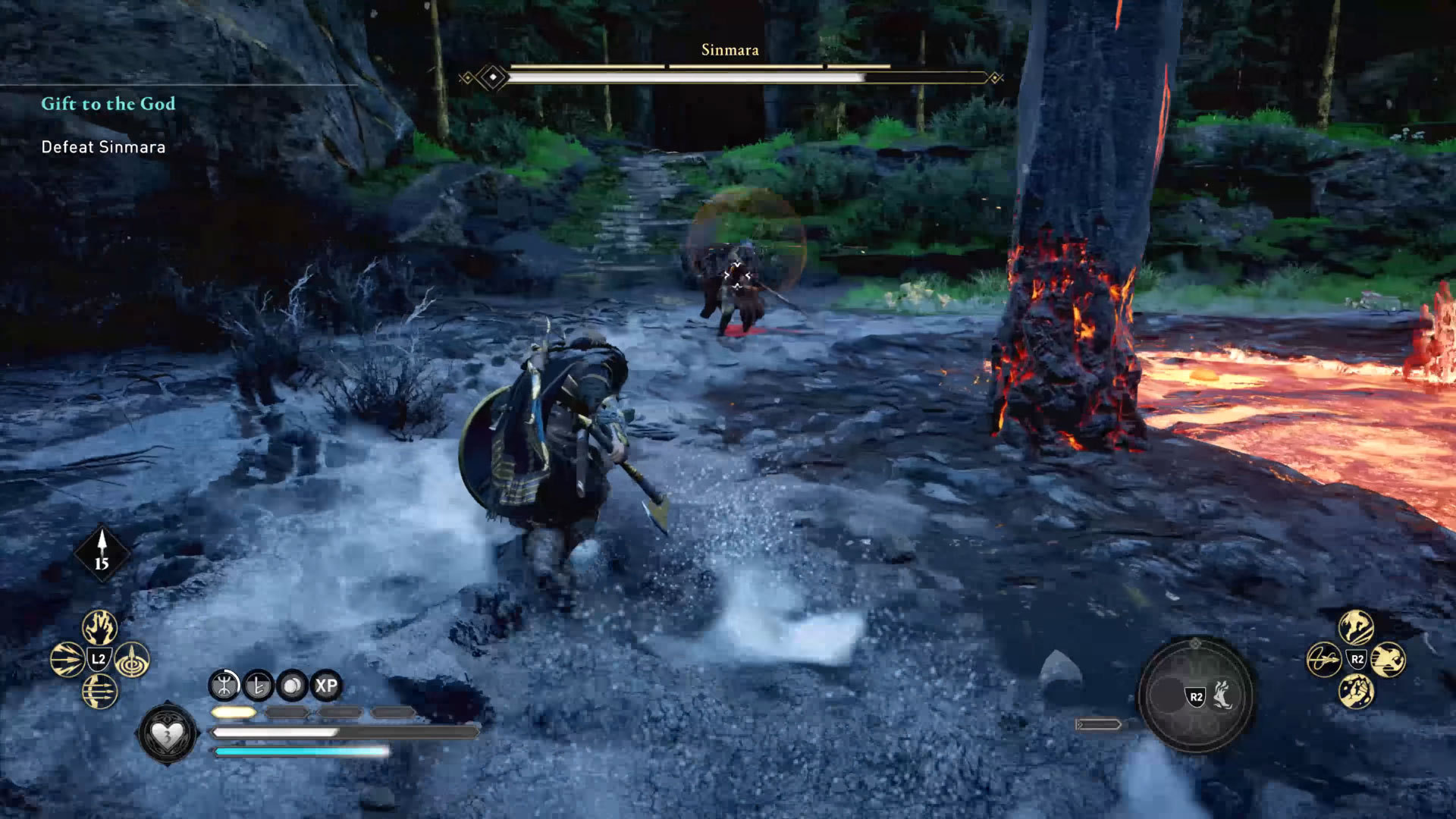The width and height of the screenshot is (1456, 819).
Task: Trigger the charging rush melee ability
Action: 1389,659
